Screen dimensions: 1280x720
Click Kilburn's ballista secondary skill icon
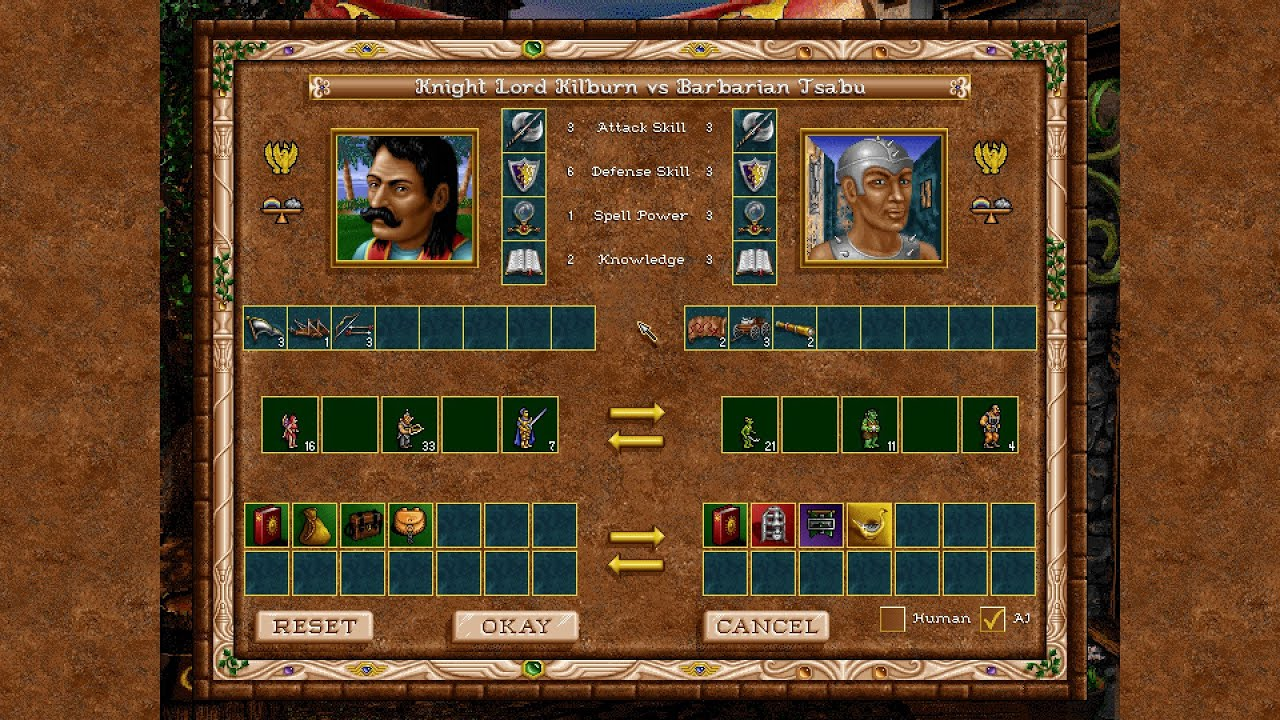tap(310, 327)
